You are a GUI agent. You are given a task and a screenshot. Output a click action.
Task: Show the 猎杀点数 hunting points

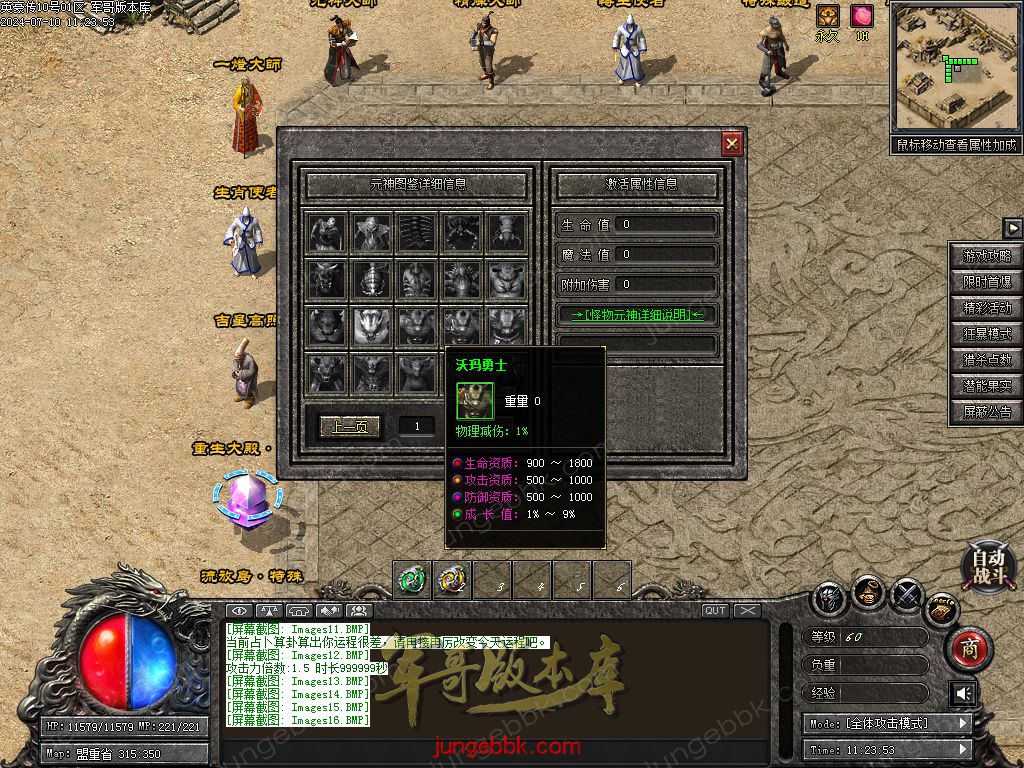[987, 360]
